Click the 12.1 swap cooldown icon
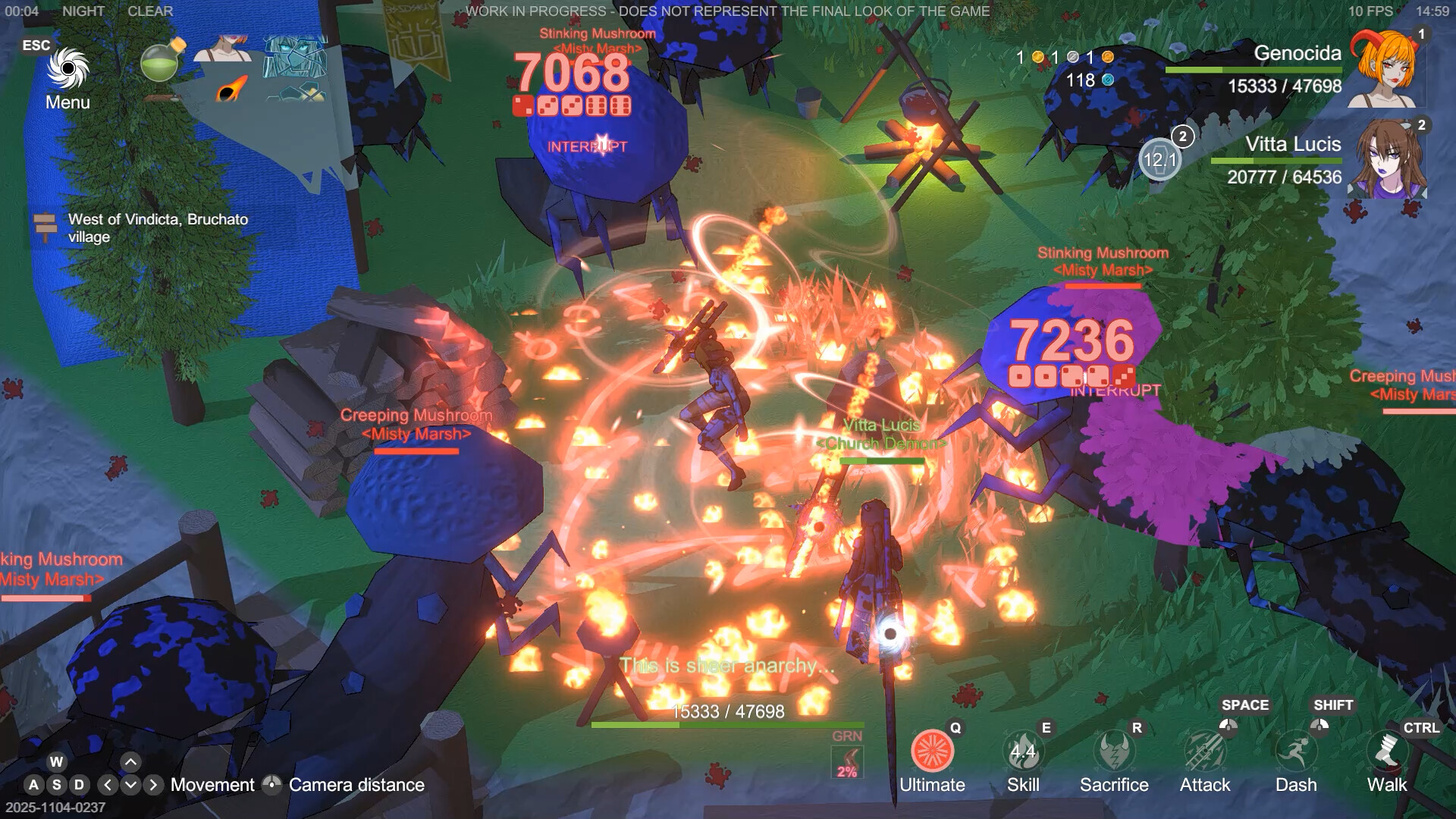The image size is (1456, 819). (x=1159, y=159)
